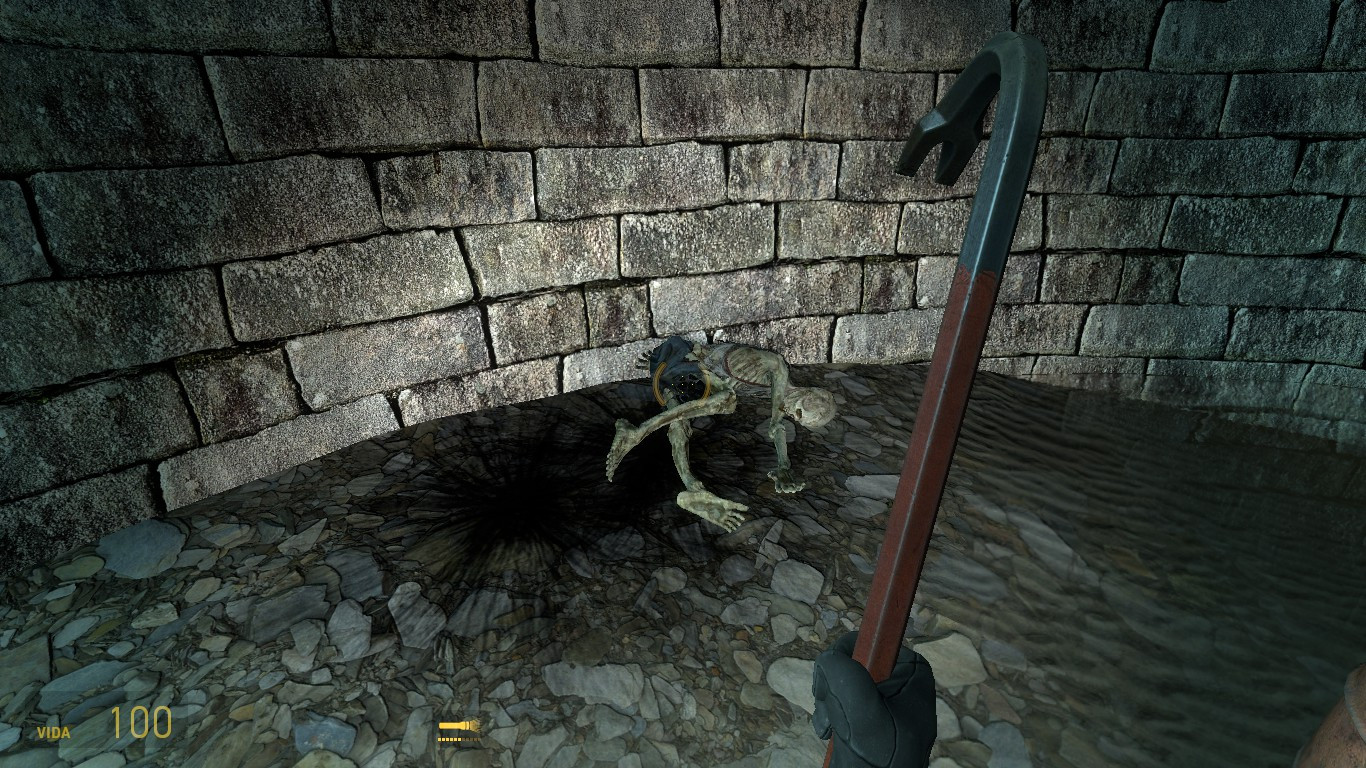Viewport: 1366px width, 768px height.
Task: Click the orange crosshair ring
Action: [x=683, y=384]
